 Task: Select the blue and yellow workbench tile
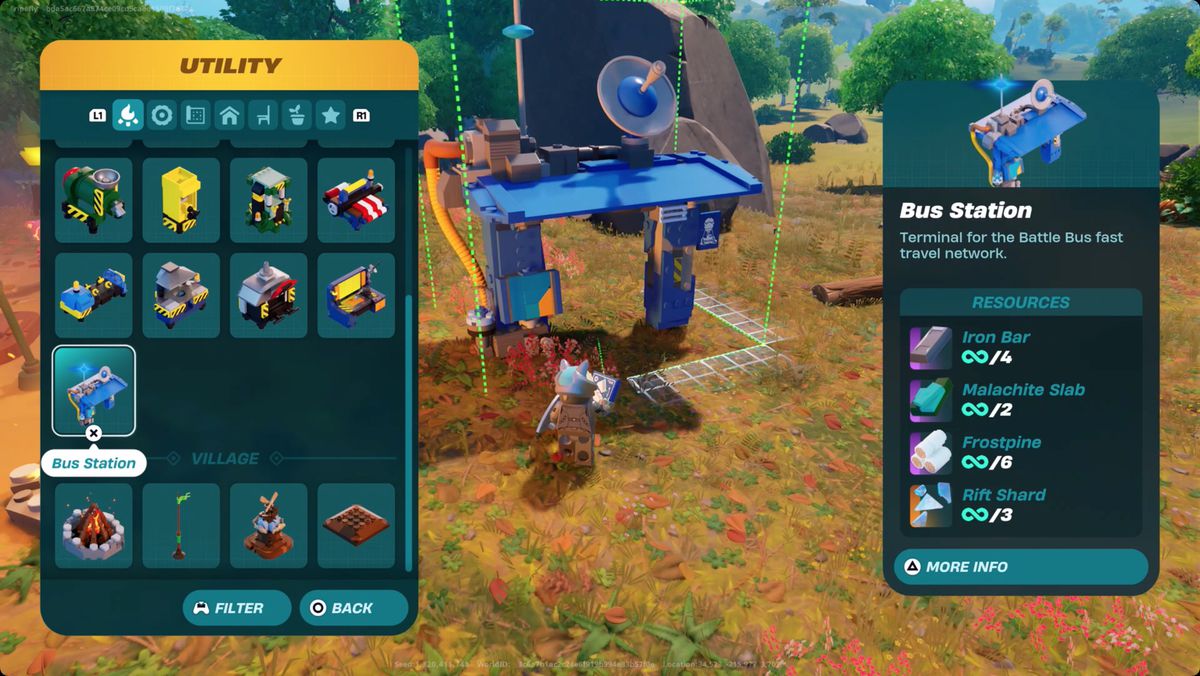point(356,295)
